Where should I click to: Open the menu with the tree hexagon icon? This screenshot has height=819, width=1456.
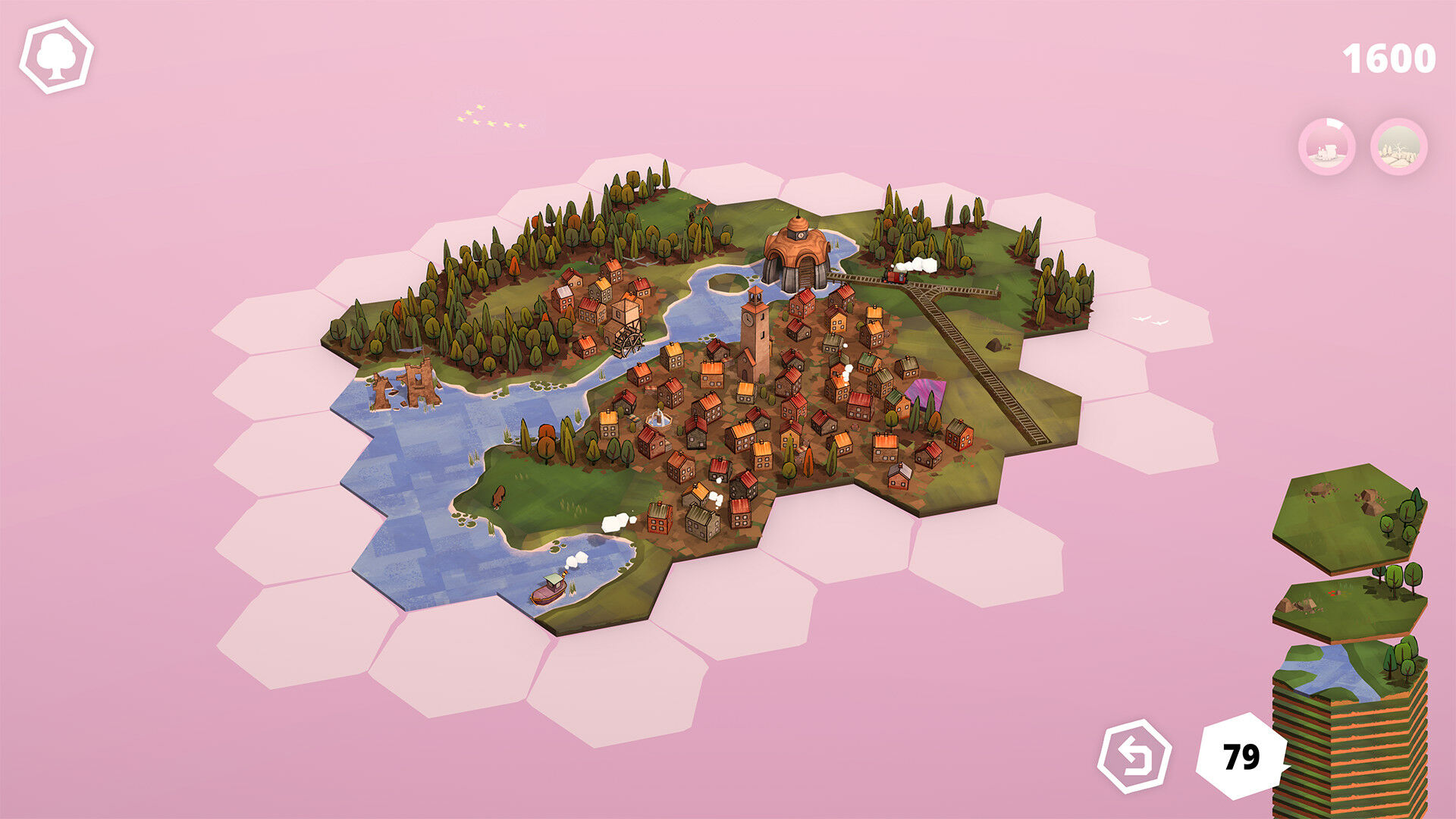click(x=56, y=57)
